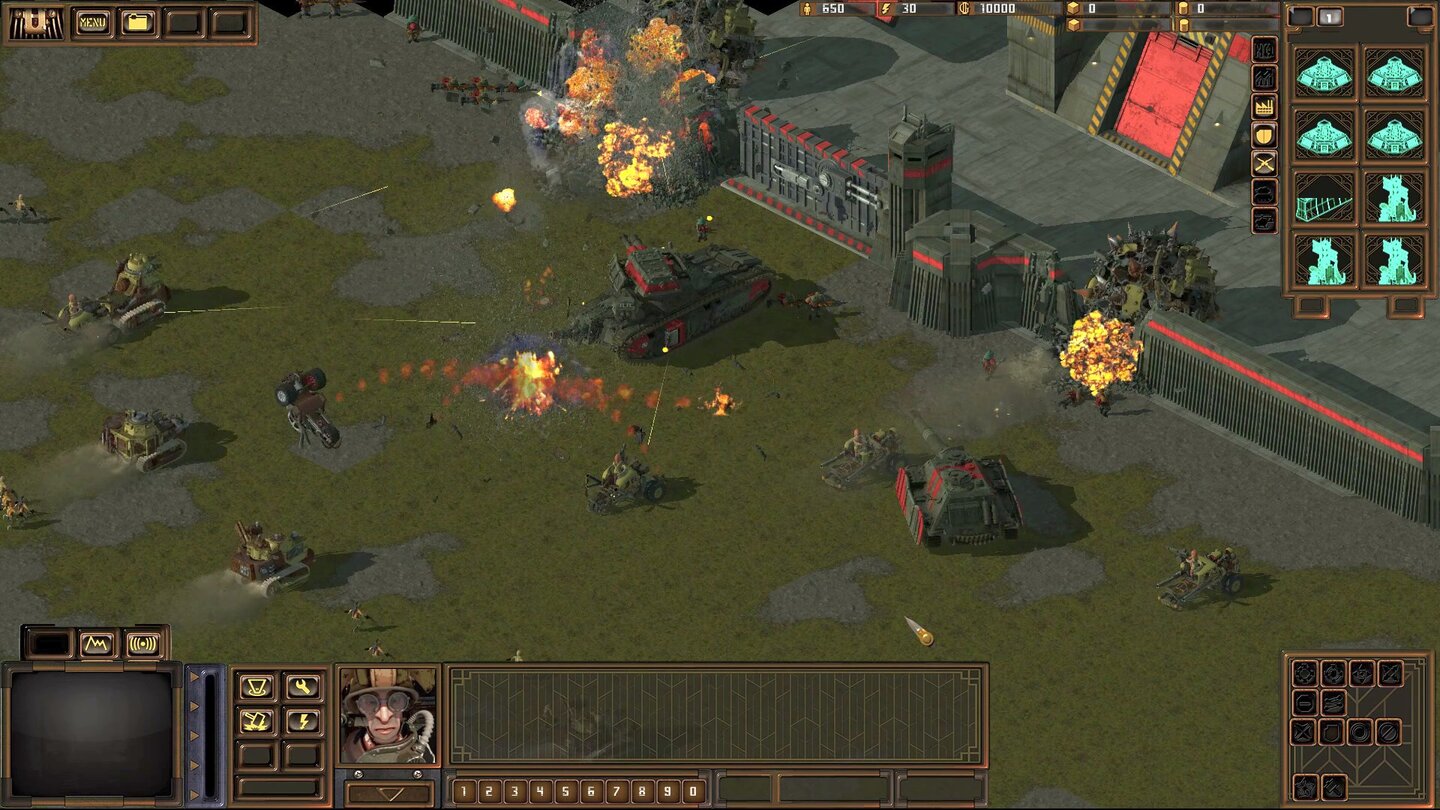Switch to build queue tab 1
The width and height of the screenshot is (1440, 810).
[x=1330, y=17]
